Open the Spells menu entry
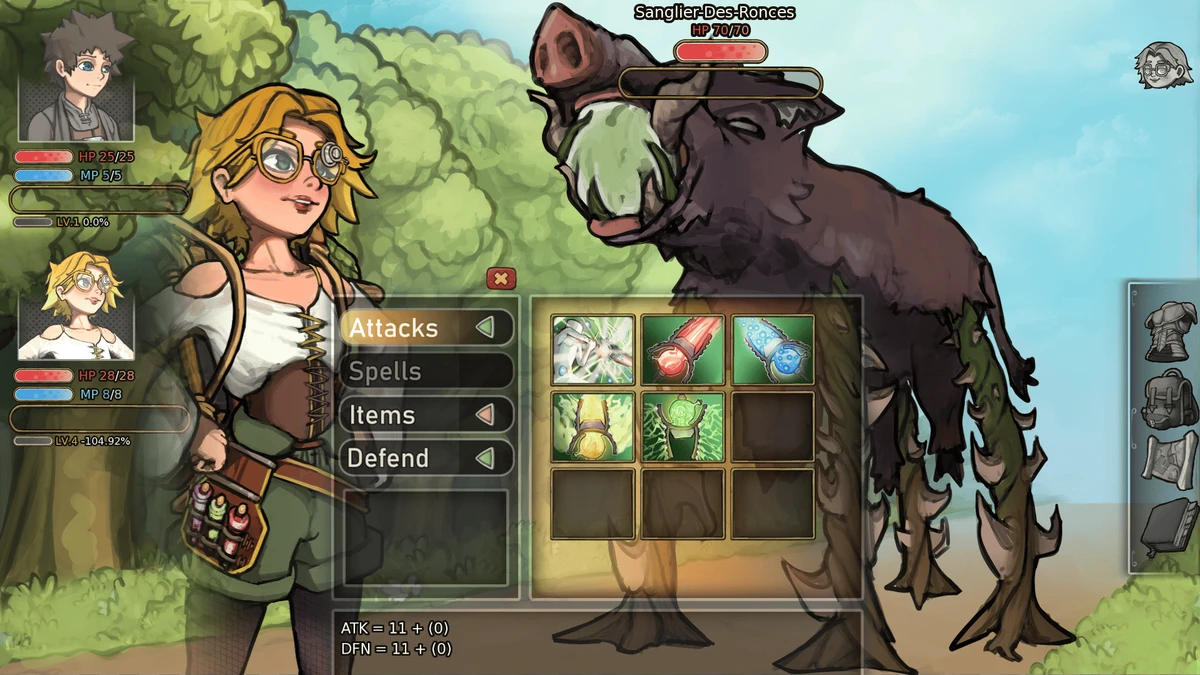 [426, 371]
